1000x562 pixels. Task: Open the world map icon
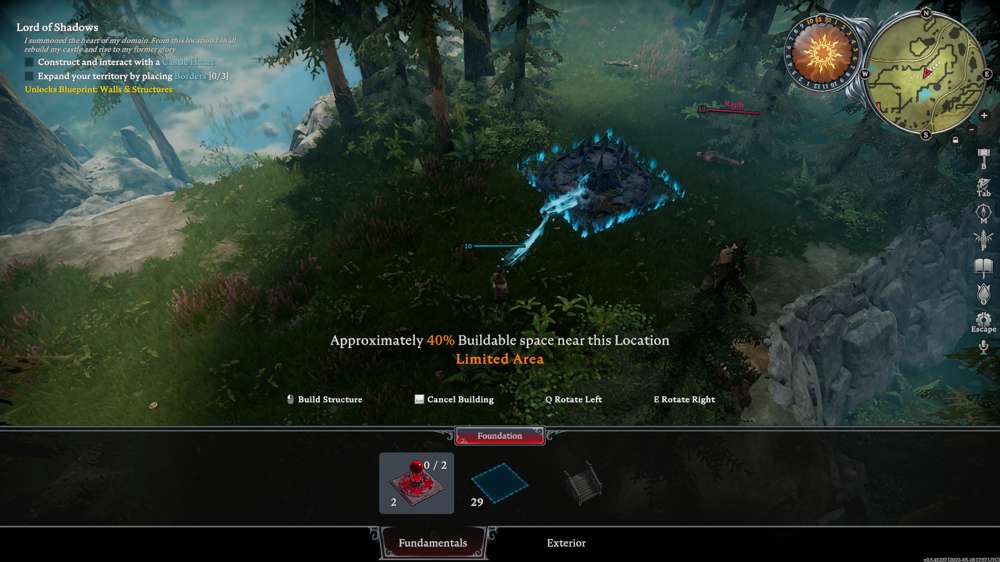click(983, 212)
